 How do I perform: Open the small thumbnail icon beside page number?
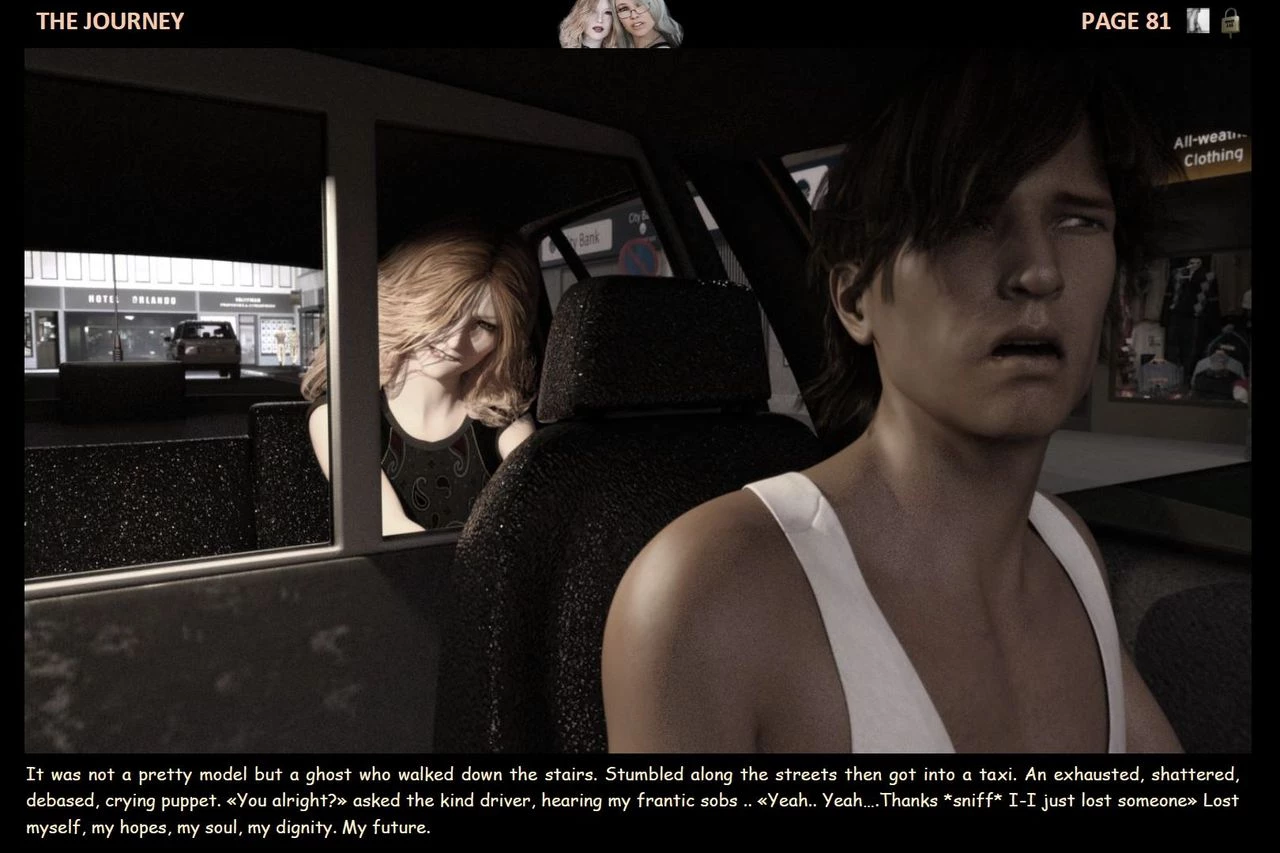(1198, 21)
